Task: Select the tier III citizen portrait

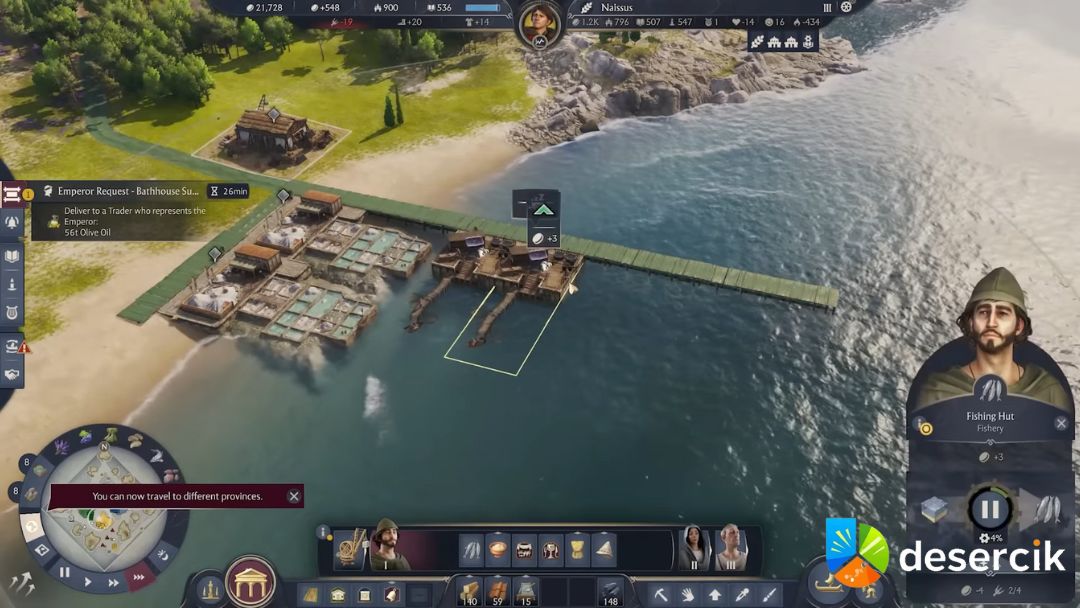Action: (729, 547)
